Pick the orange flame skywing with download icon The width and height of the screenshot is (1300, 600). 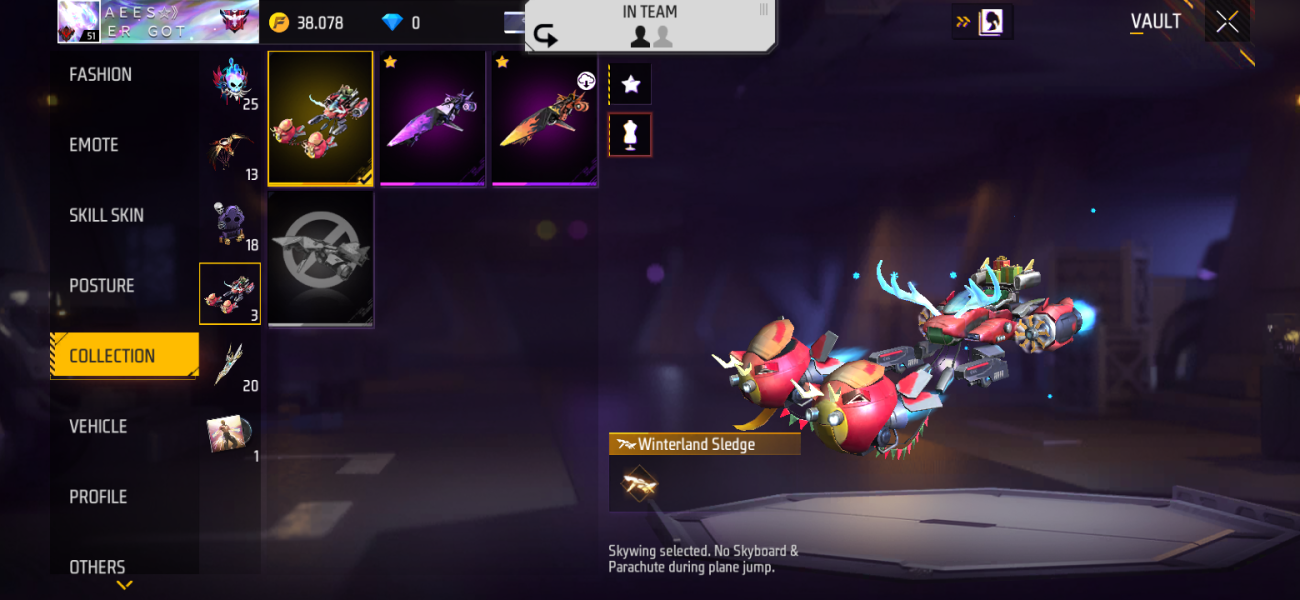545,118
